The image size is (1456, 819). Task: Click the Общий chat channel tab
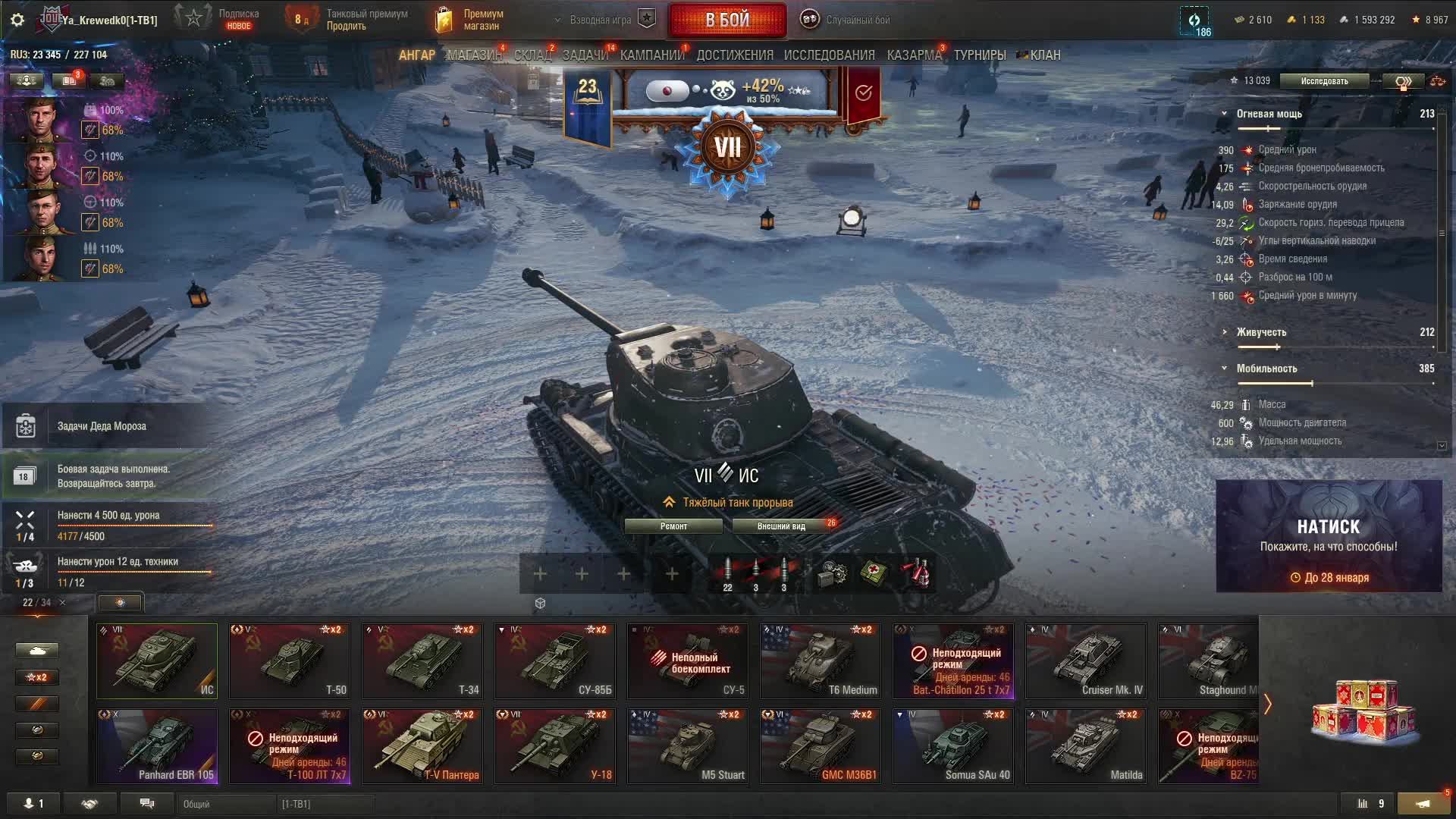(226, 804)
